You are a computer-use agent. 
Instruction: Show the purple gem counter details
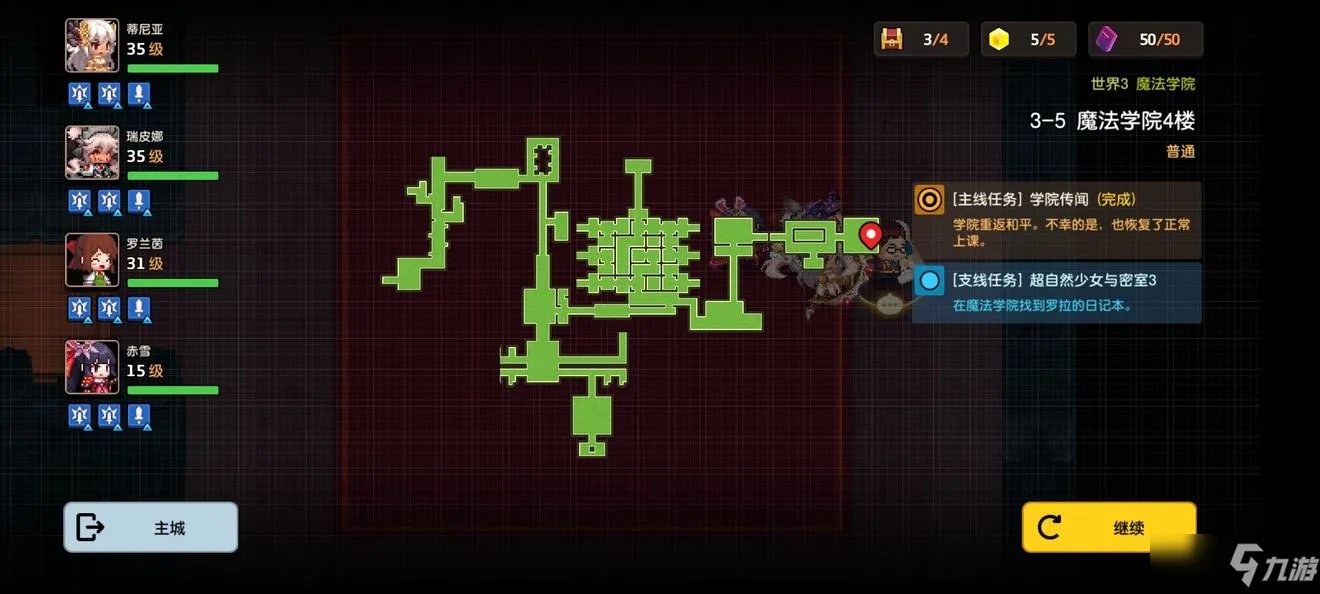click(x=1146, y=40)
